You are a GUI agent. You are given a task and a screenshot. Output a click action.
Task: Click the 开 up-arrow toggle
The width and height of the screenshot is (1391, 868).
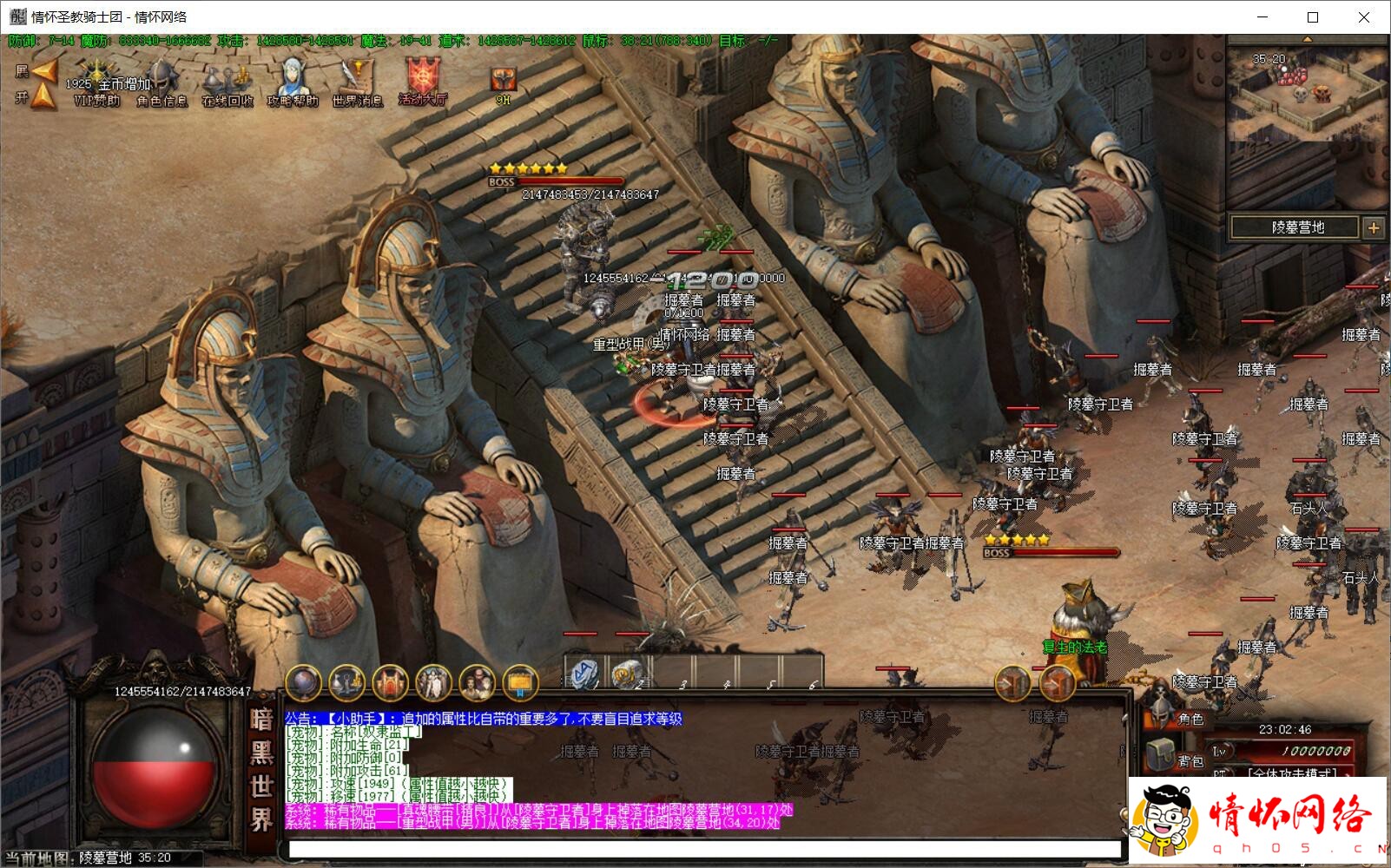coord(41,97)
